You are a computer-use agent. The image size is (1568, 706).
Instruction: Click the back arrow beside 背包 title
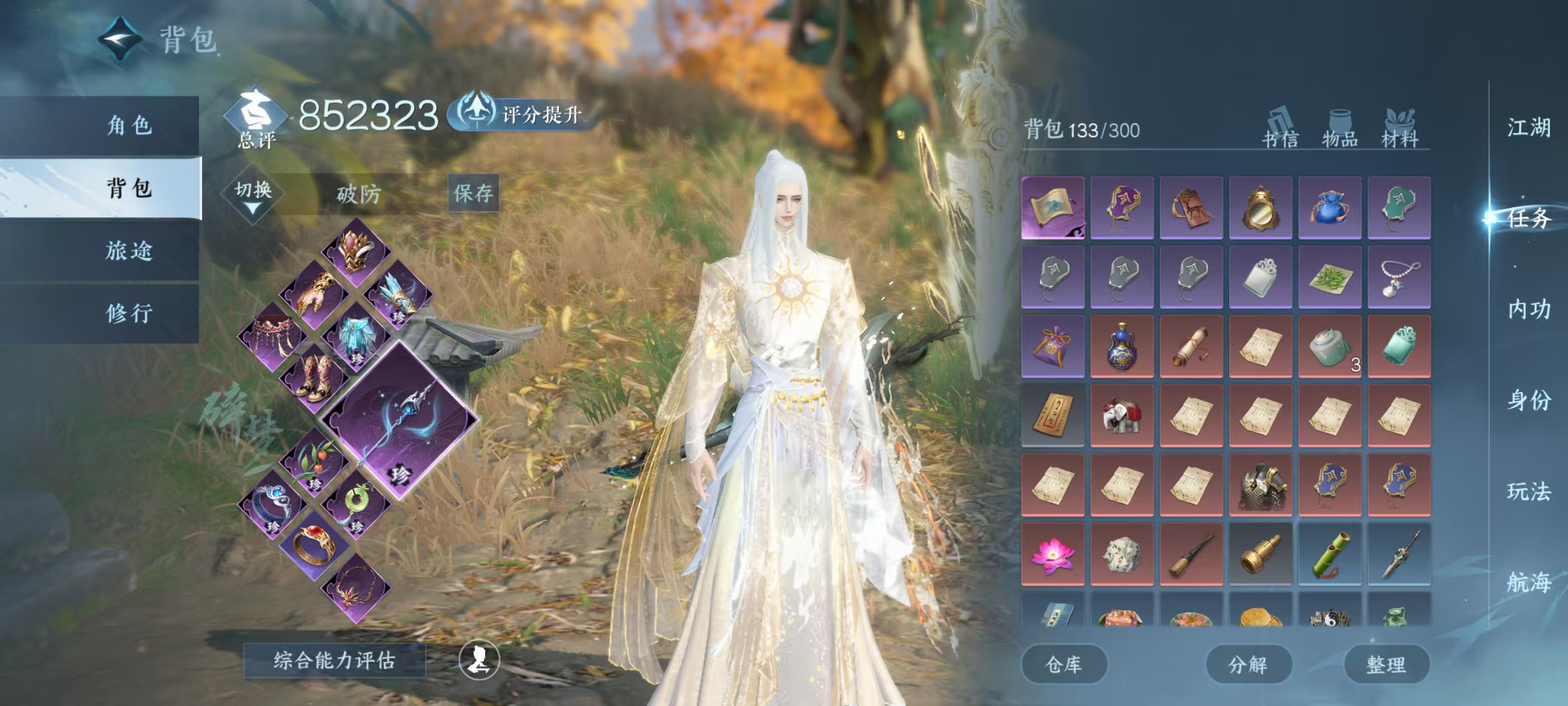coord(120,39)
